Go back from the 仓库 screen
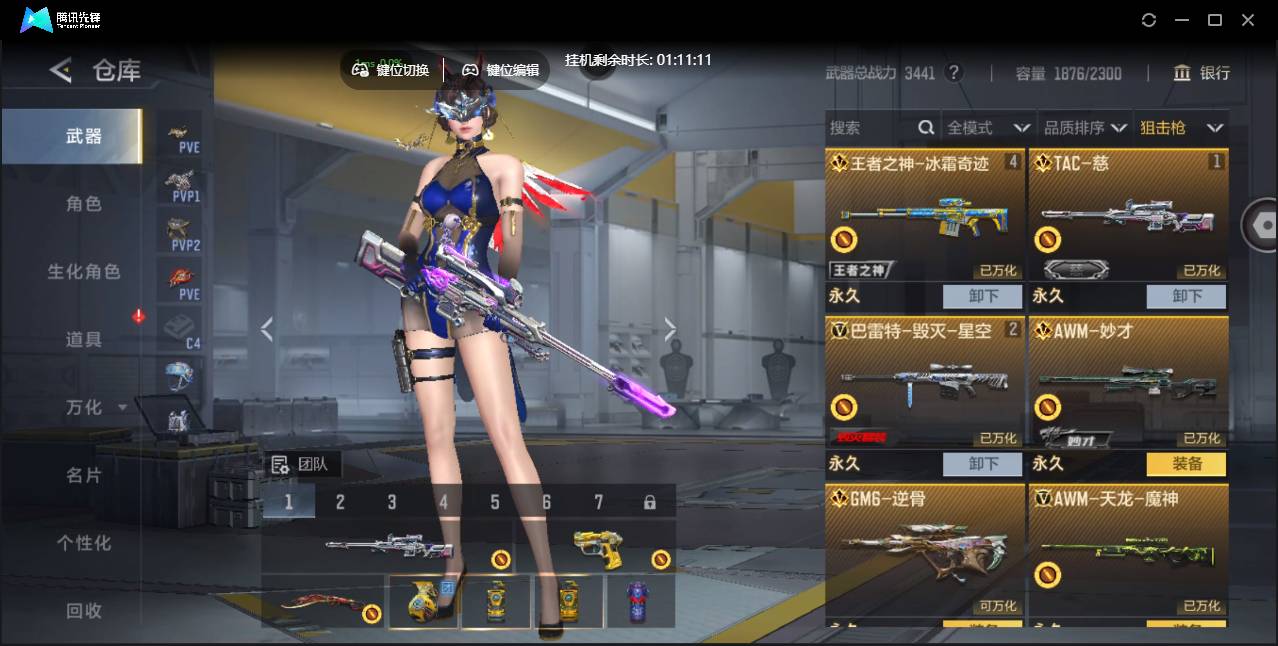The image size is (1278, 646). tap(61, 70)
